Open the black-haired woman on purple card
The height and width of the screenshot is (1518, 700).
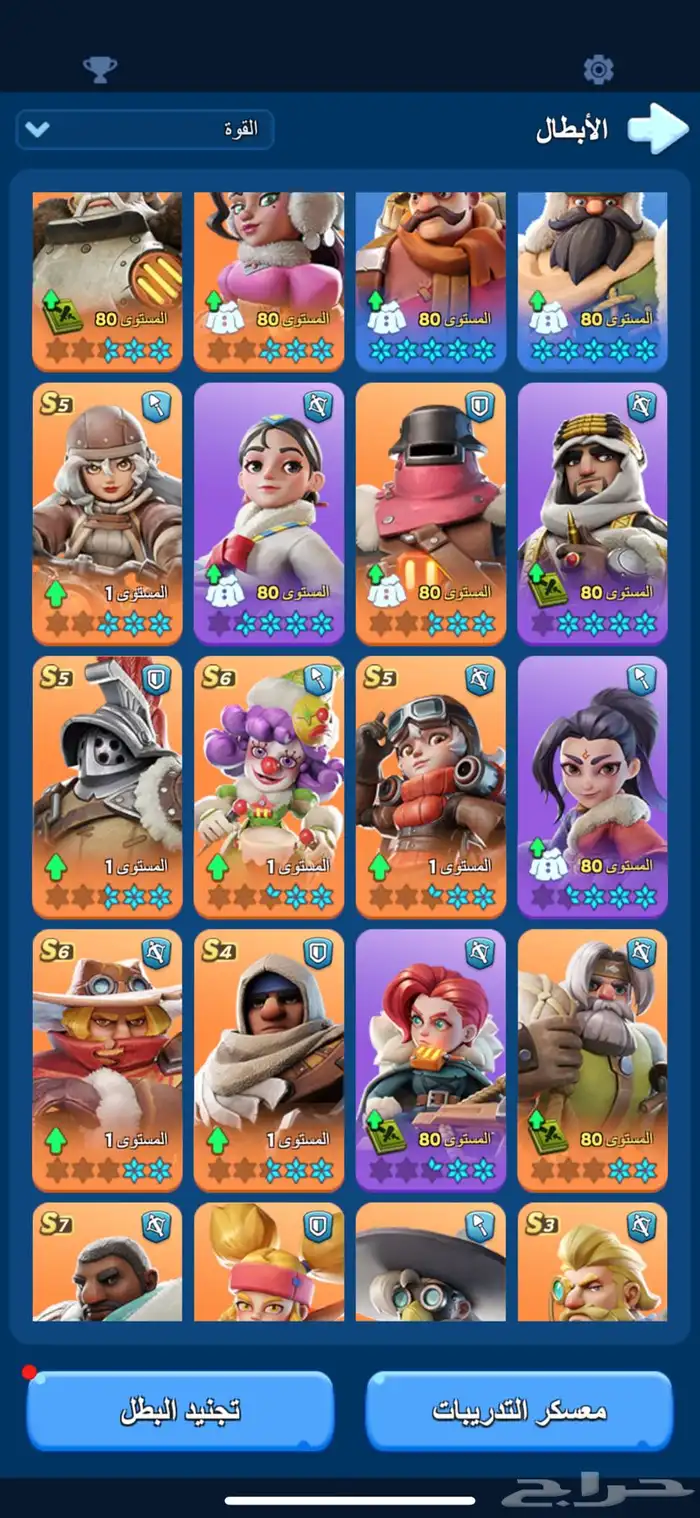pyautogui.click(x=593, y=786)
